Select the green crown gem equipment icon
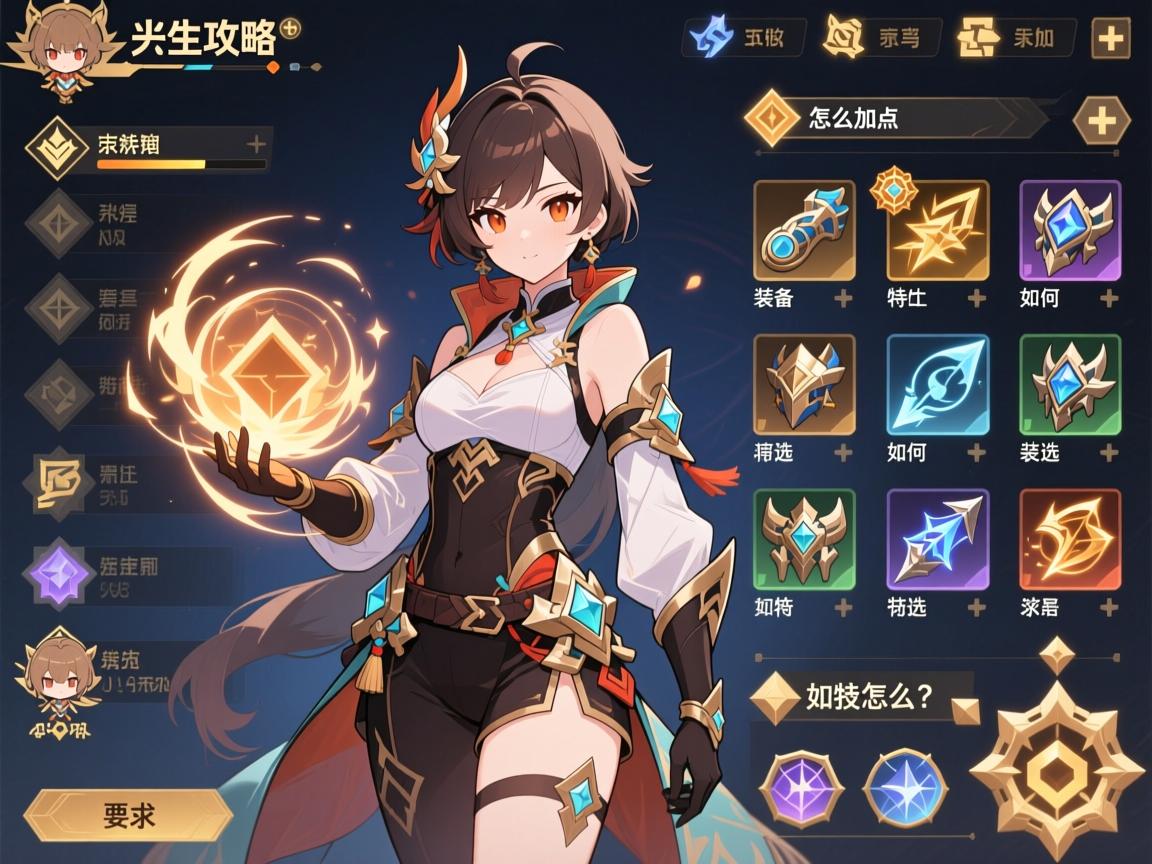1152x864 pixels. pos(804,539)
